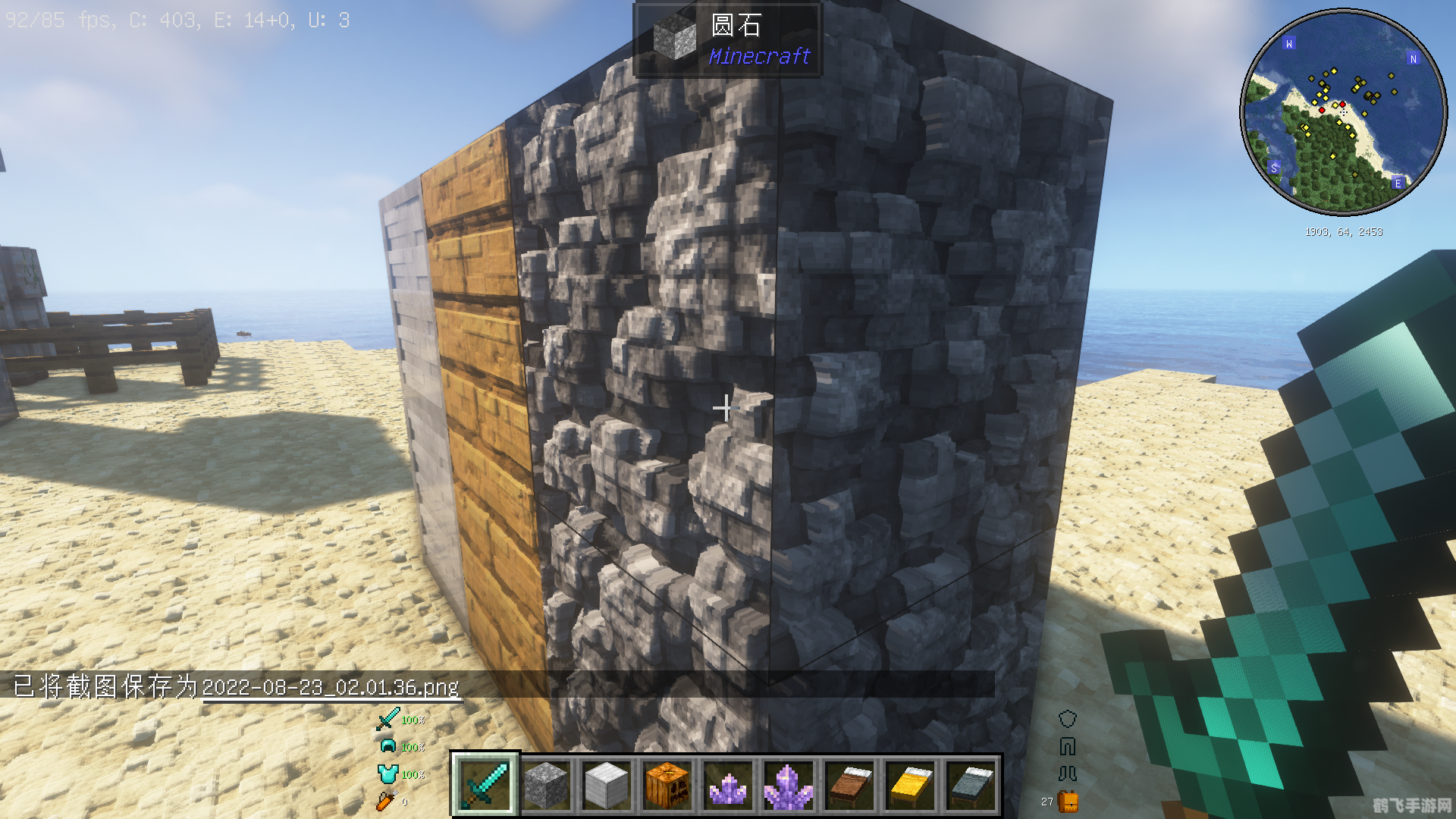
Task: Click the W marker on the minimap
Action: 1289,44
